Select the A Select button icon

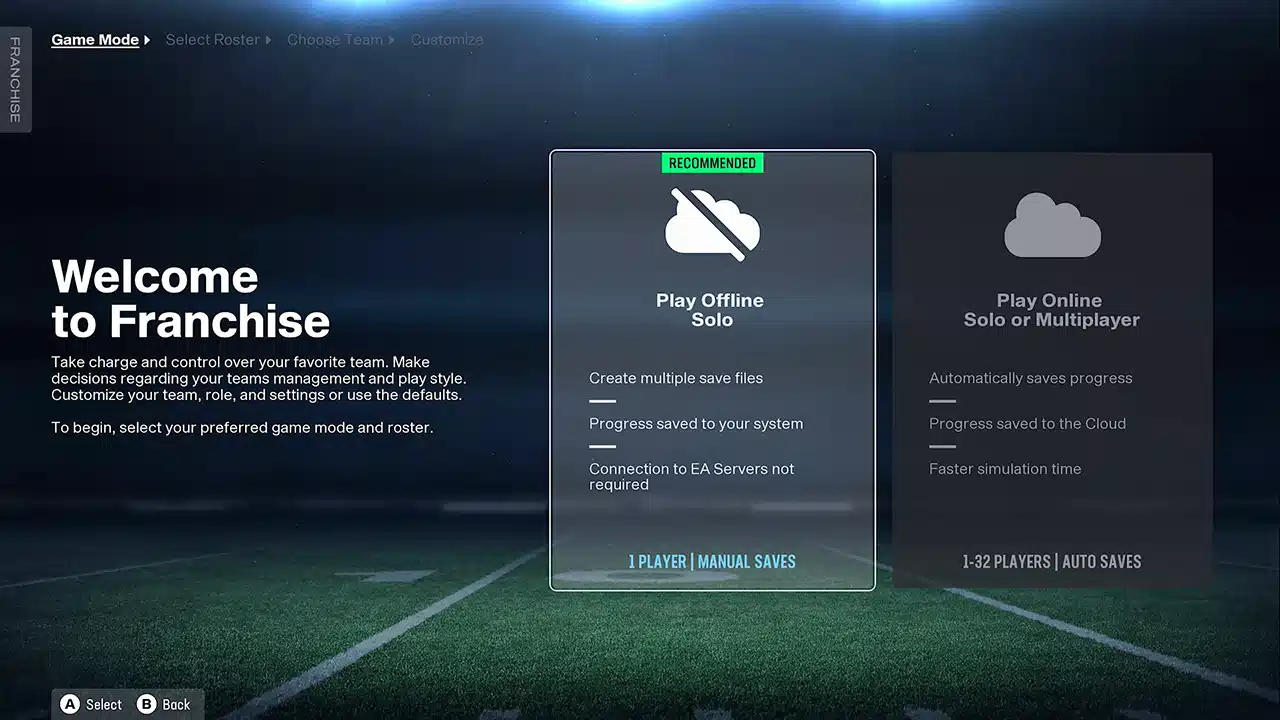70,704
